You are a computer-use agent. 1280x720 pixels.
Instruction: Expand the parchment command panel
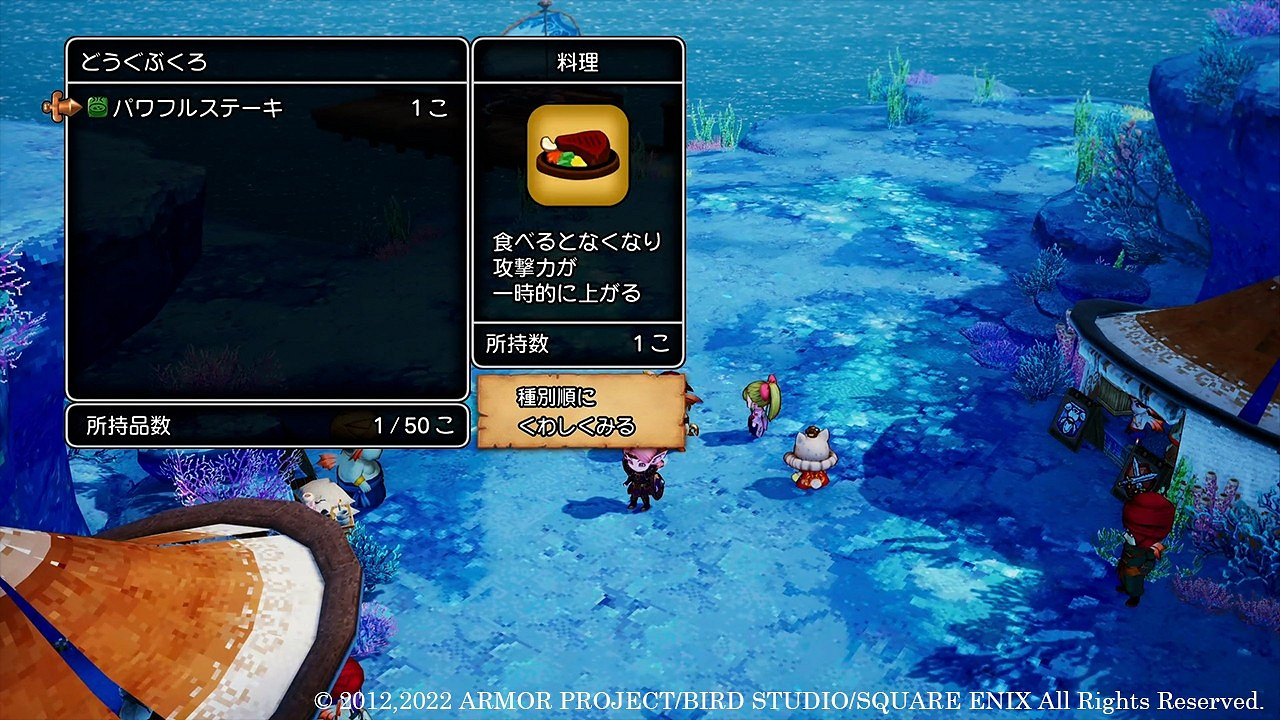580,410
